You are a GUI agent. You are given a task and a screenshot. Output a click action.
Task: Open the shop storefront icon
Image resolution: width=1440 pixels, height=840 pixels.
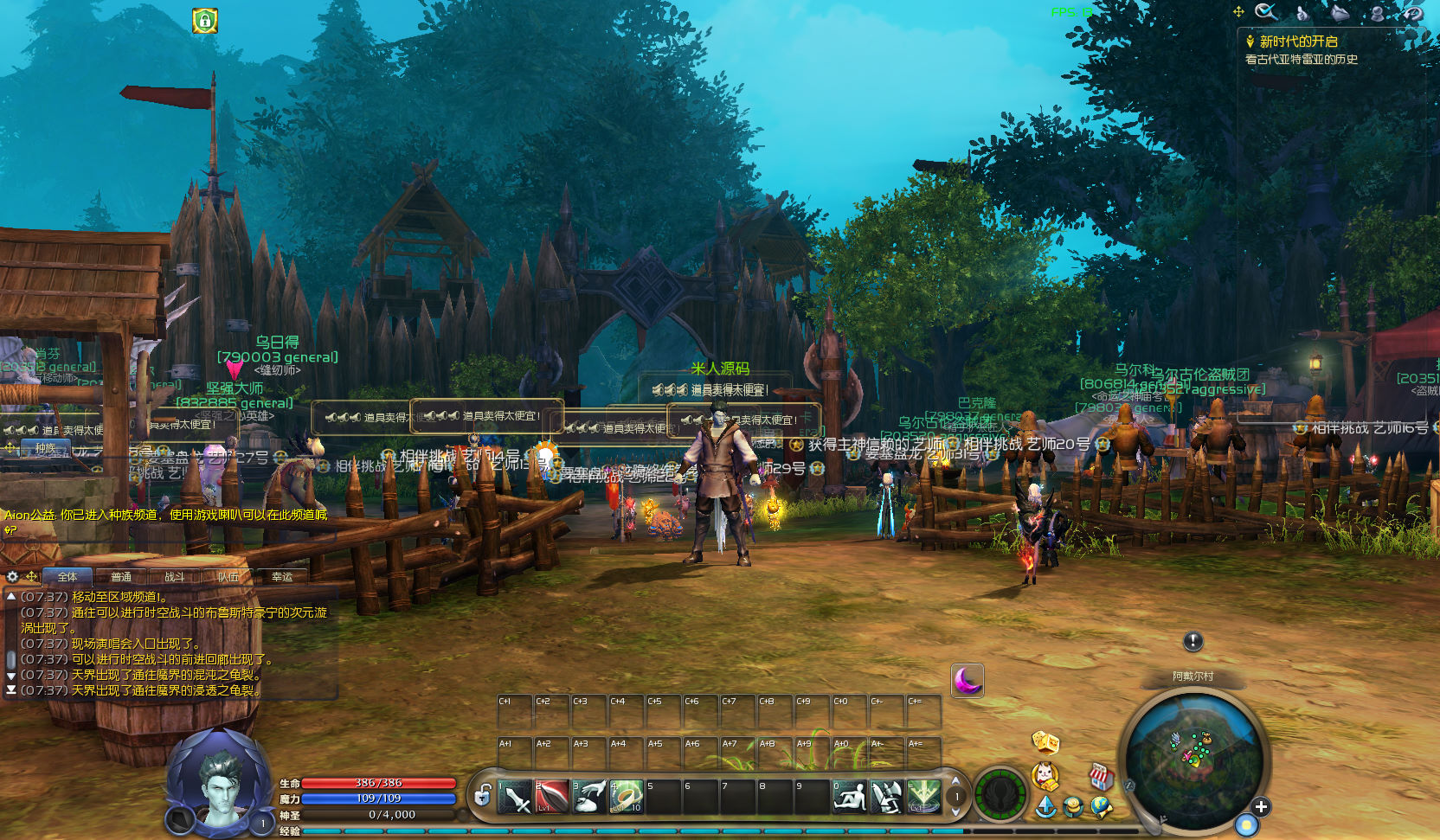tap(1100, 776)
